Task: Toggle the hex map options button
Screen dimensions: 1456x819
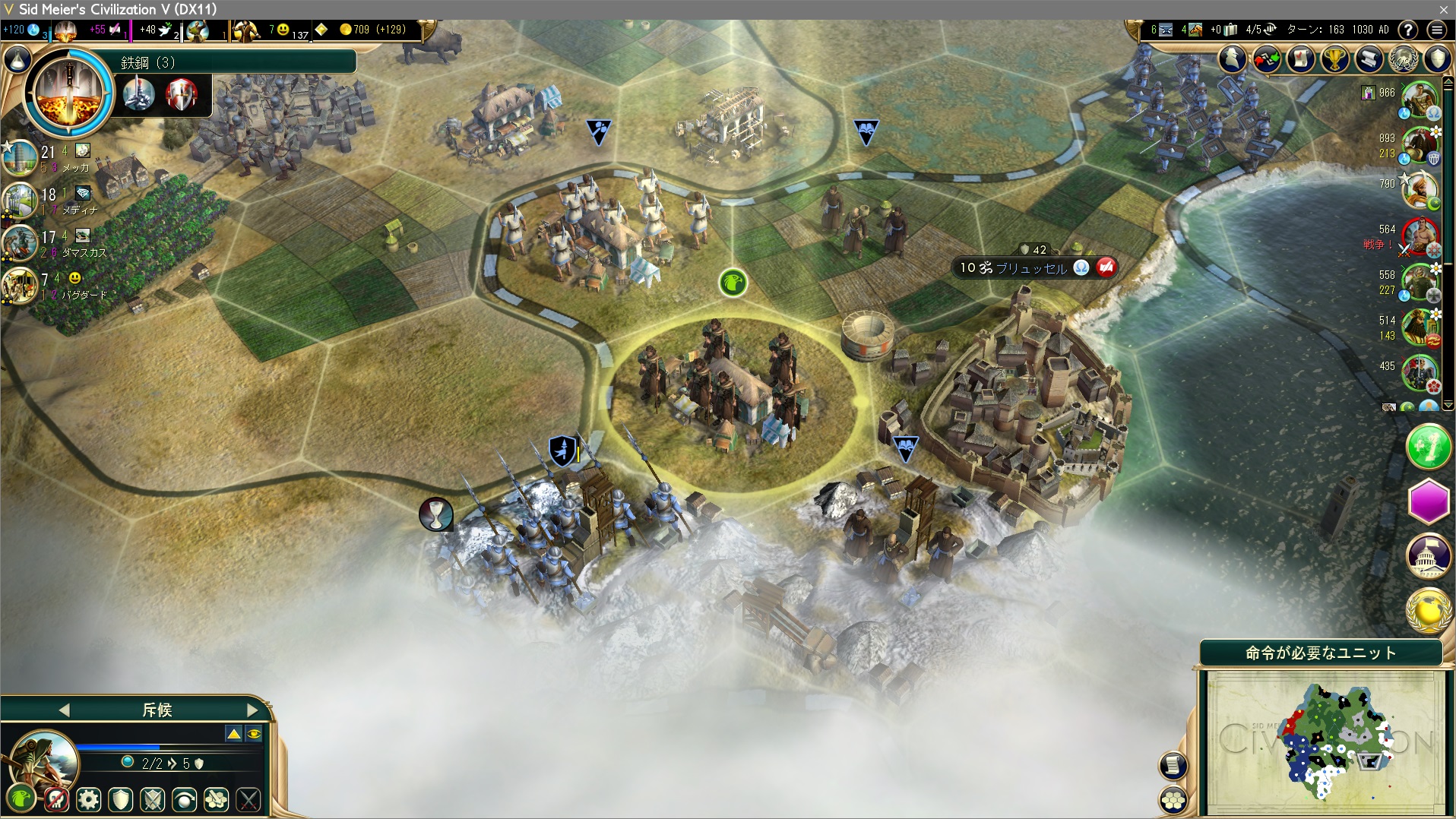Action: tap(1174, 800)
